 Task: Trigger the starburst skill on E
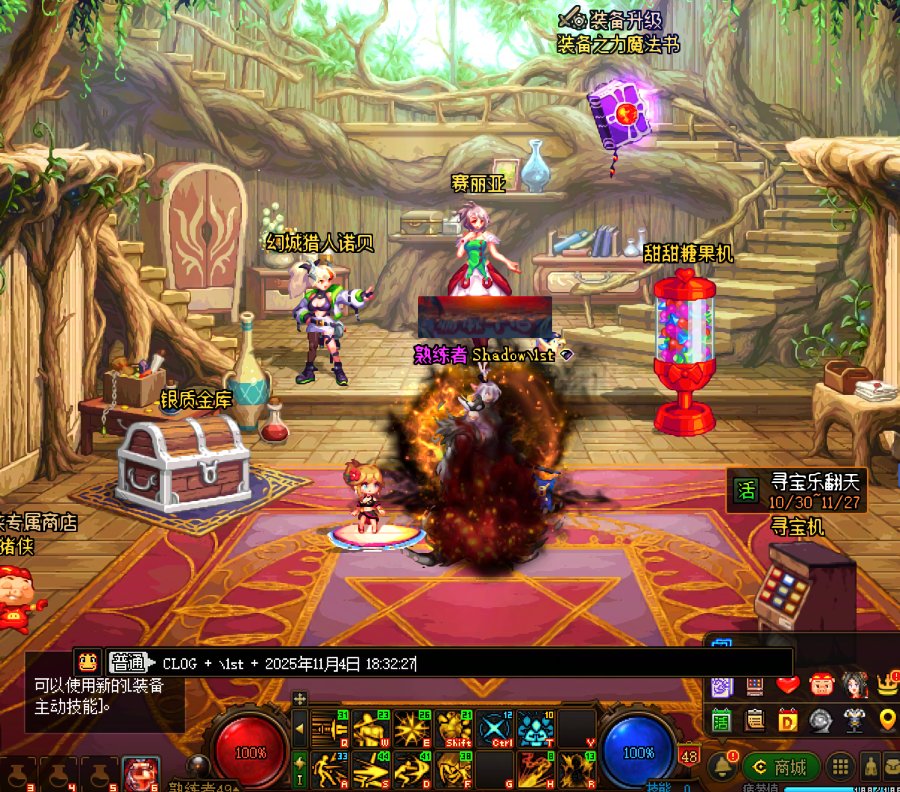click(411, 729)
